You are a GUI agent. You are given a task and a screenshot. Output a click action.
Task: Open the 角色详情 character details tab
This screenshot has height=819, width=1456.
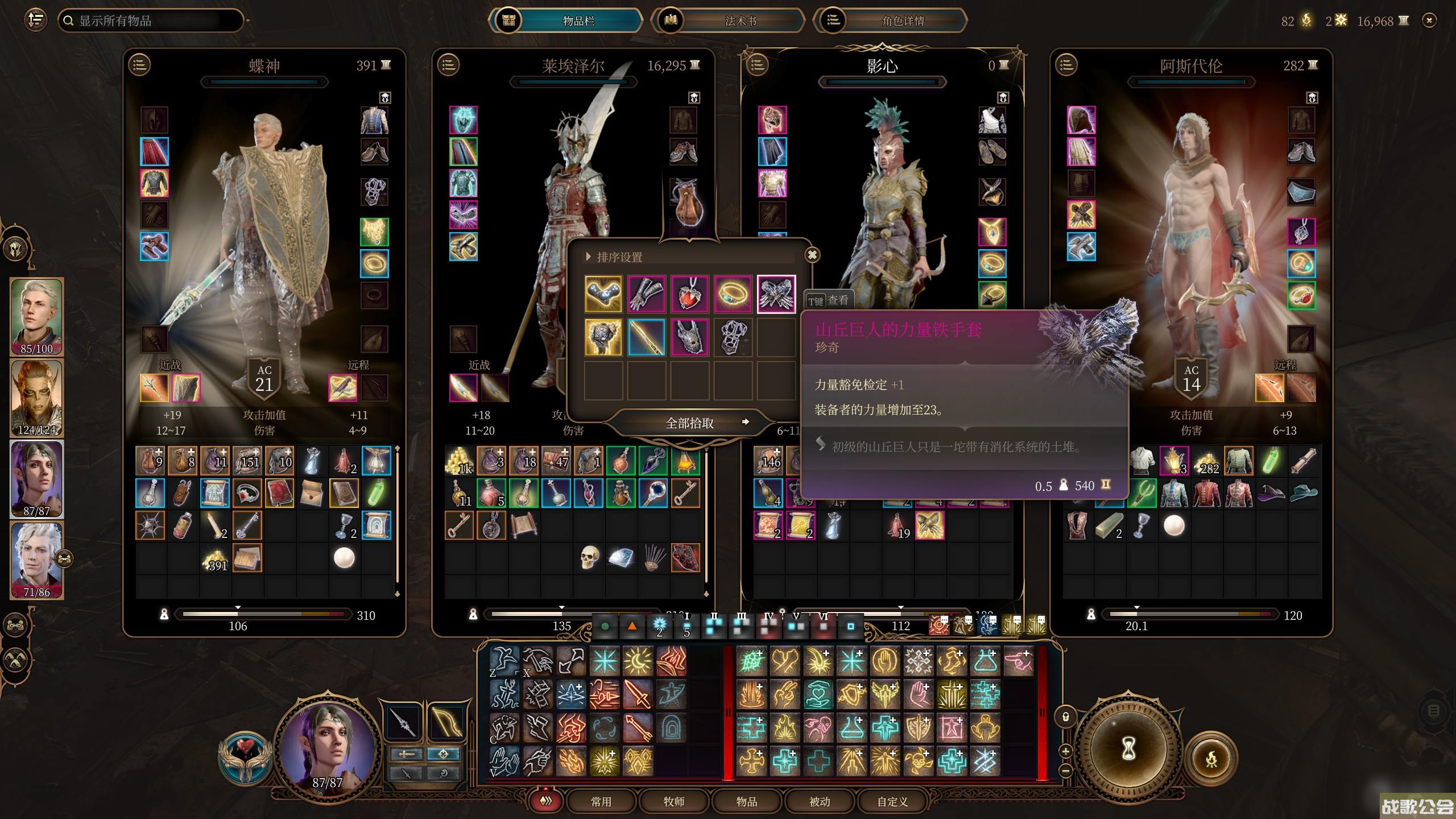point(903,21)
